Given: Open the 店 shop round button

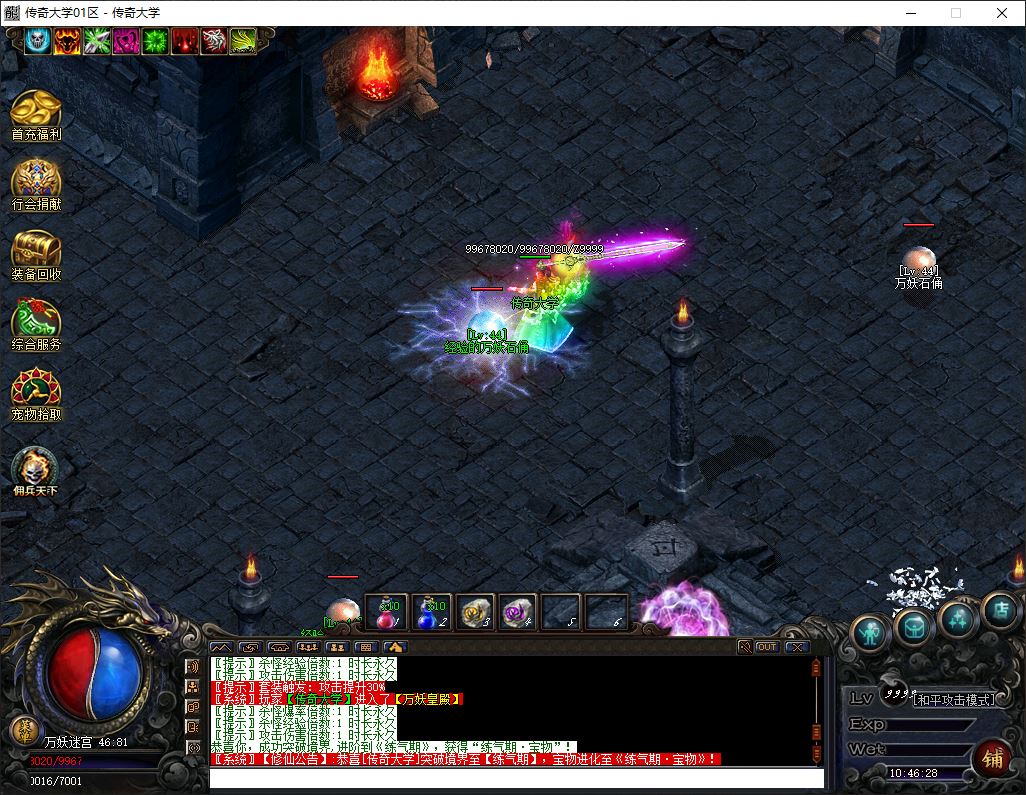Looking at the screenshot, I should click(1001, 610).
